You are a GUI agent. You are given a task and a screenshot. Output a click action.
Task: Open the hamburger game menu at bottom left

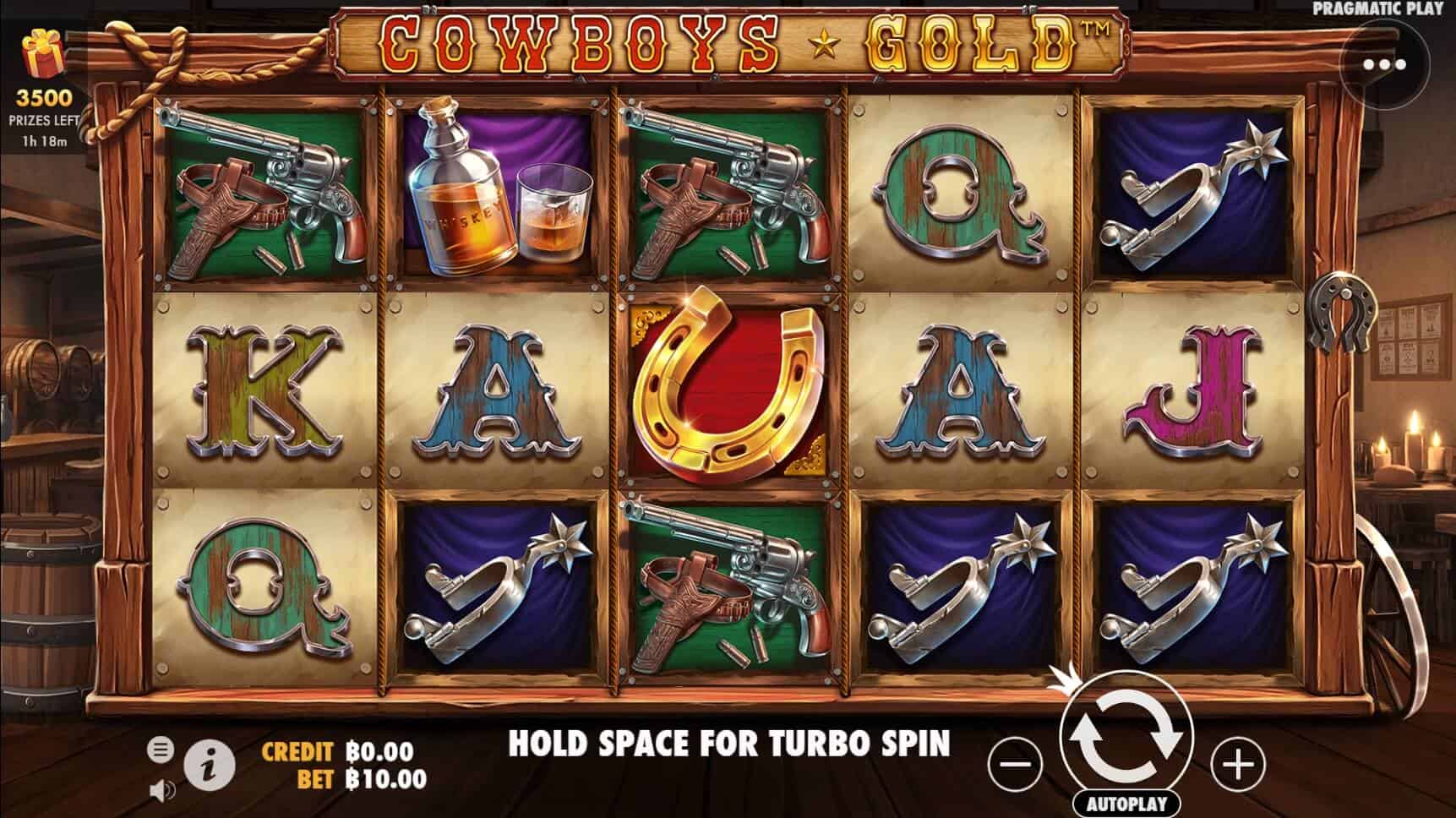click(x=160, y=748)
